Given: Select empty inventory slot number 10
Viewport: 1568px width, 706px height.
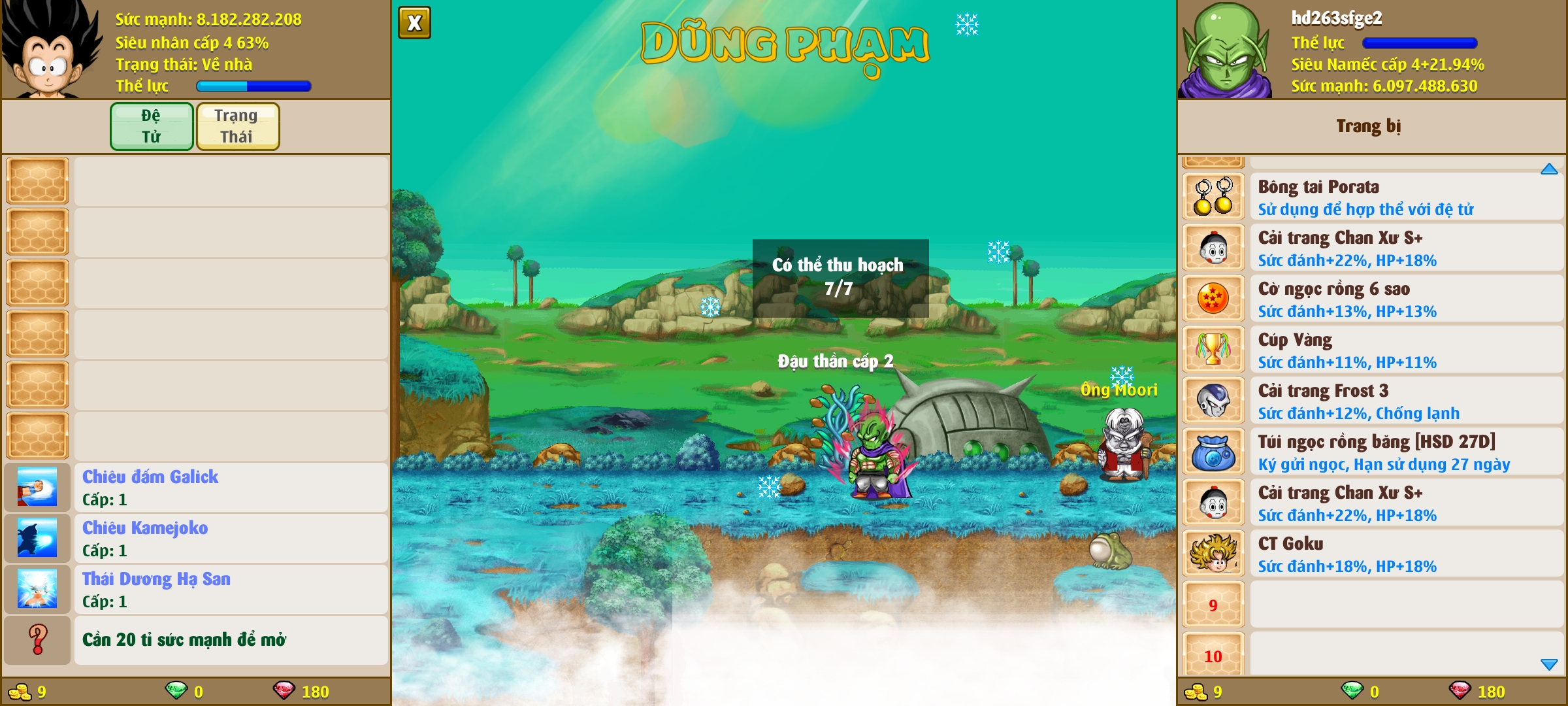Looking at the screenshot, I should (1213, 656).
